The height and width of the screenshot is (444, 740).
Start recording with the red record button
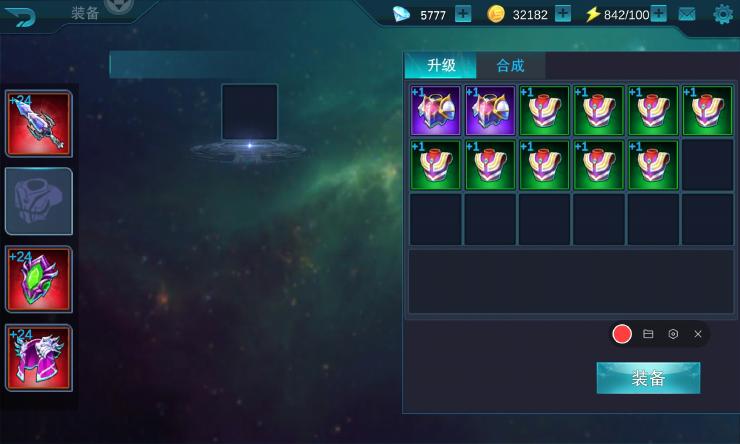[x=622, y=334]
